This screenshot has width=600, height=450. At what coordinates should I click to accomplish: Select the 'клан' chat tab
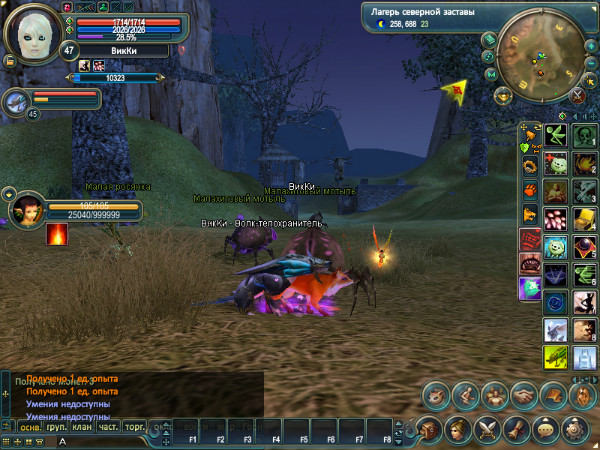point(83,427)
